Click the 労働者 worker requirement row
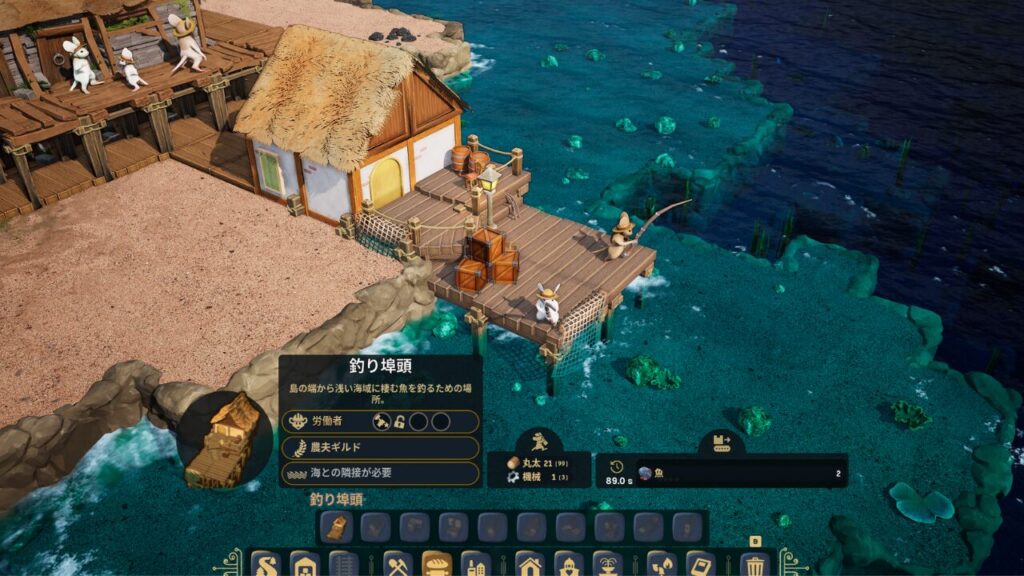 click(380, 422)
